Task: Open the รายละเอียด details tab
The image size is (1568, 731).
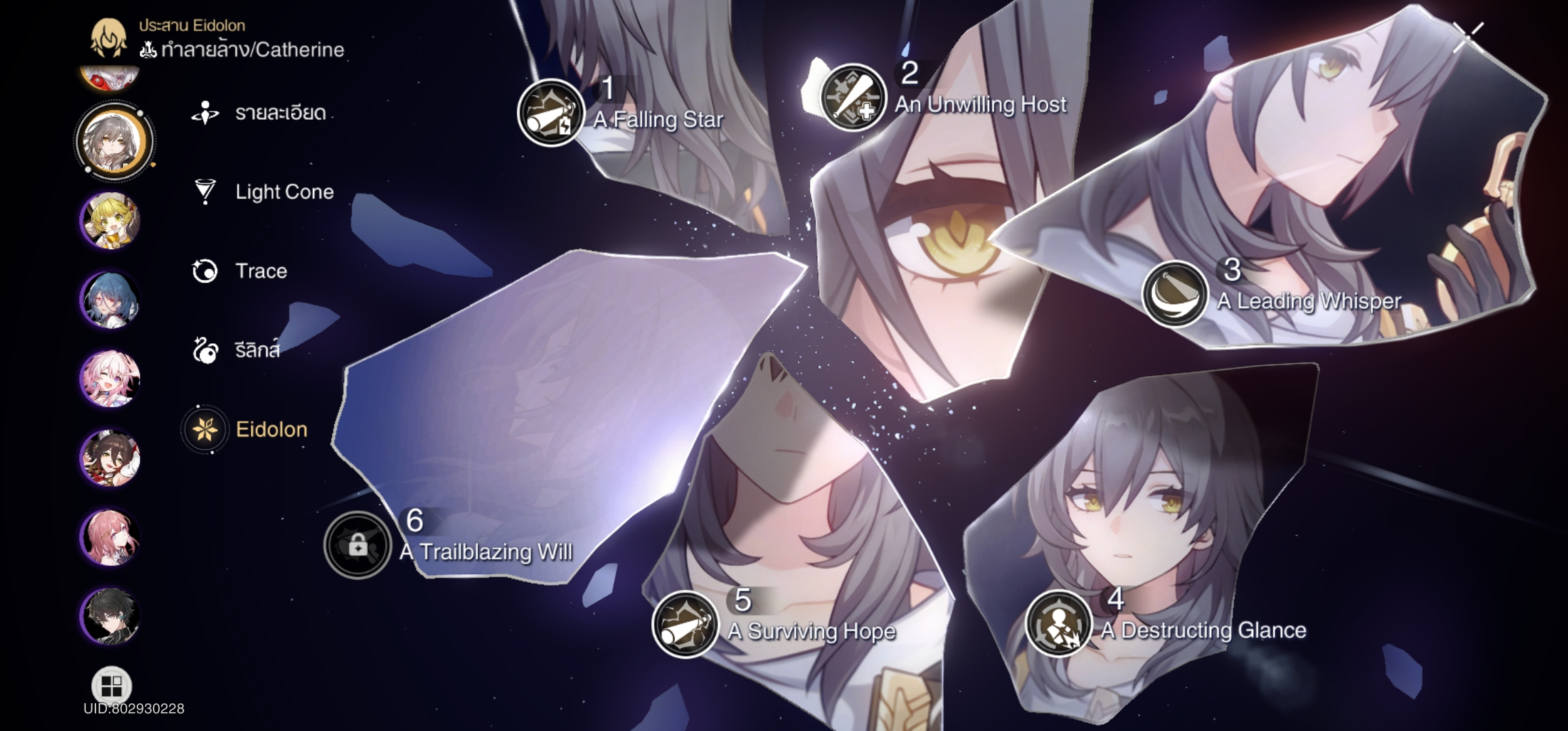Action: coord(279,113)
